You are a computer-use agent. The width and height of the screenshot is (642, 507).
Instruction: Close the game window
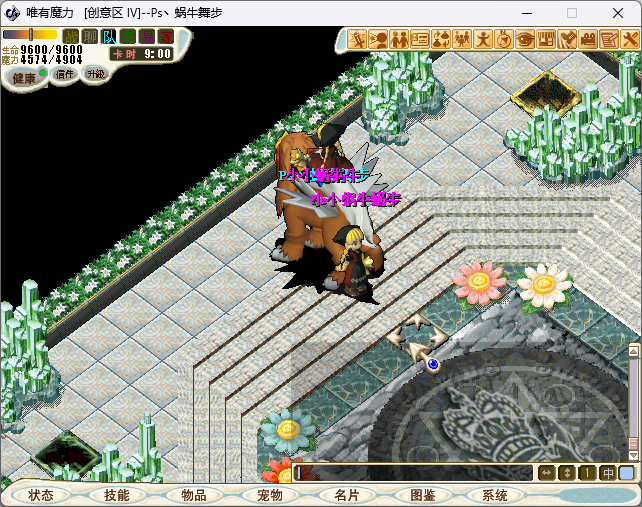tap(617, 13)
